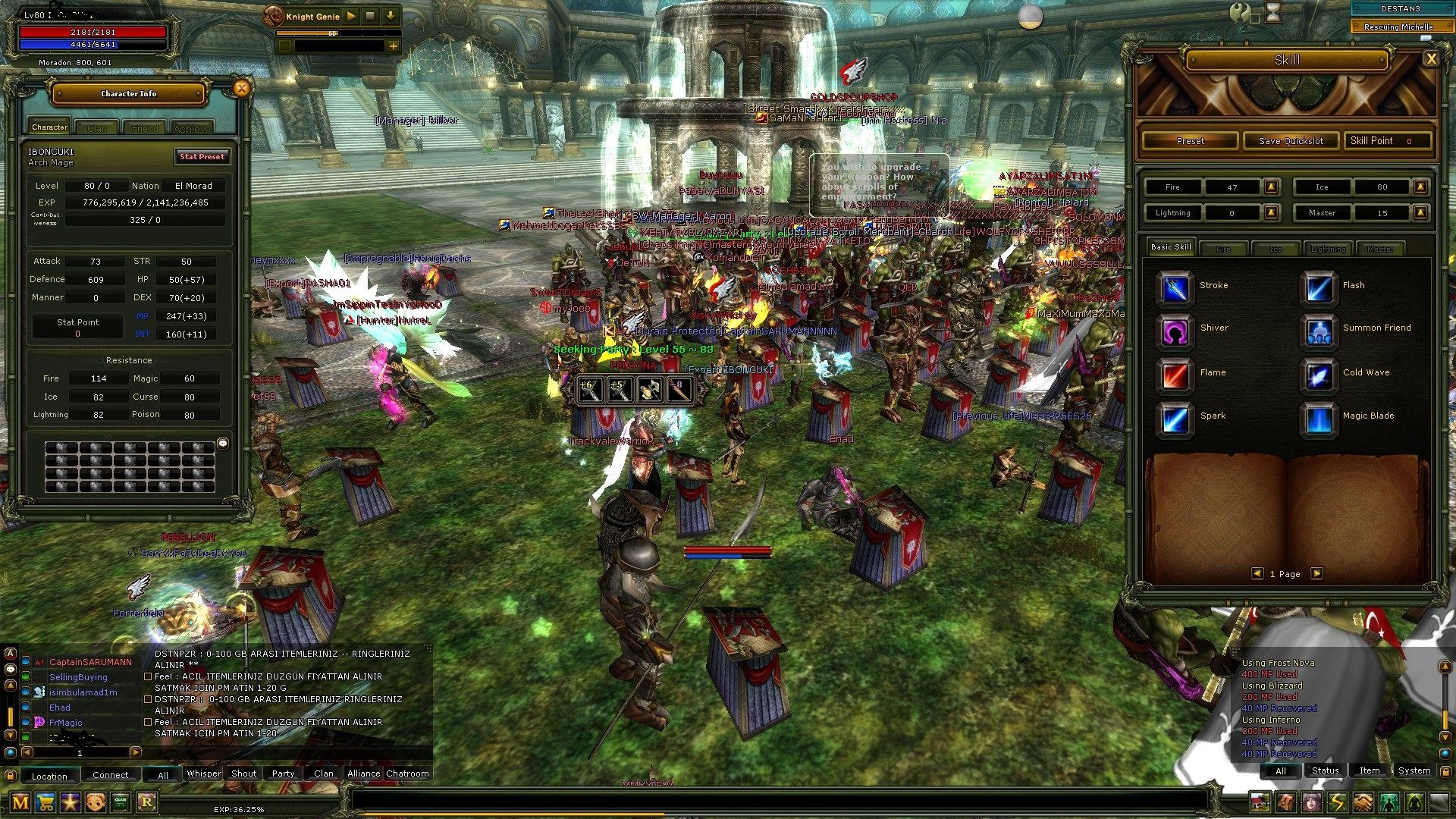
Task: Choose the Summon Friend skill
Action: point(1319,330)
